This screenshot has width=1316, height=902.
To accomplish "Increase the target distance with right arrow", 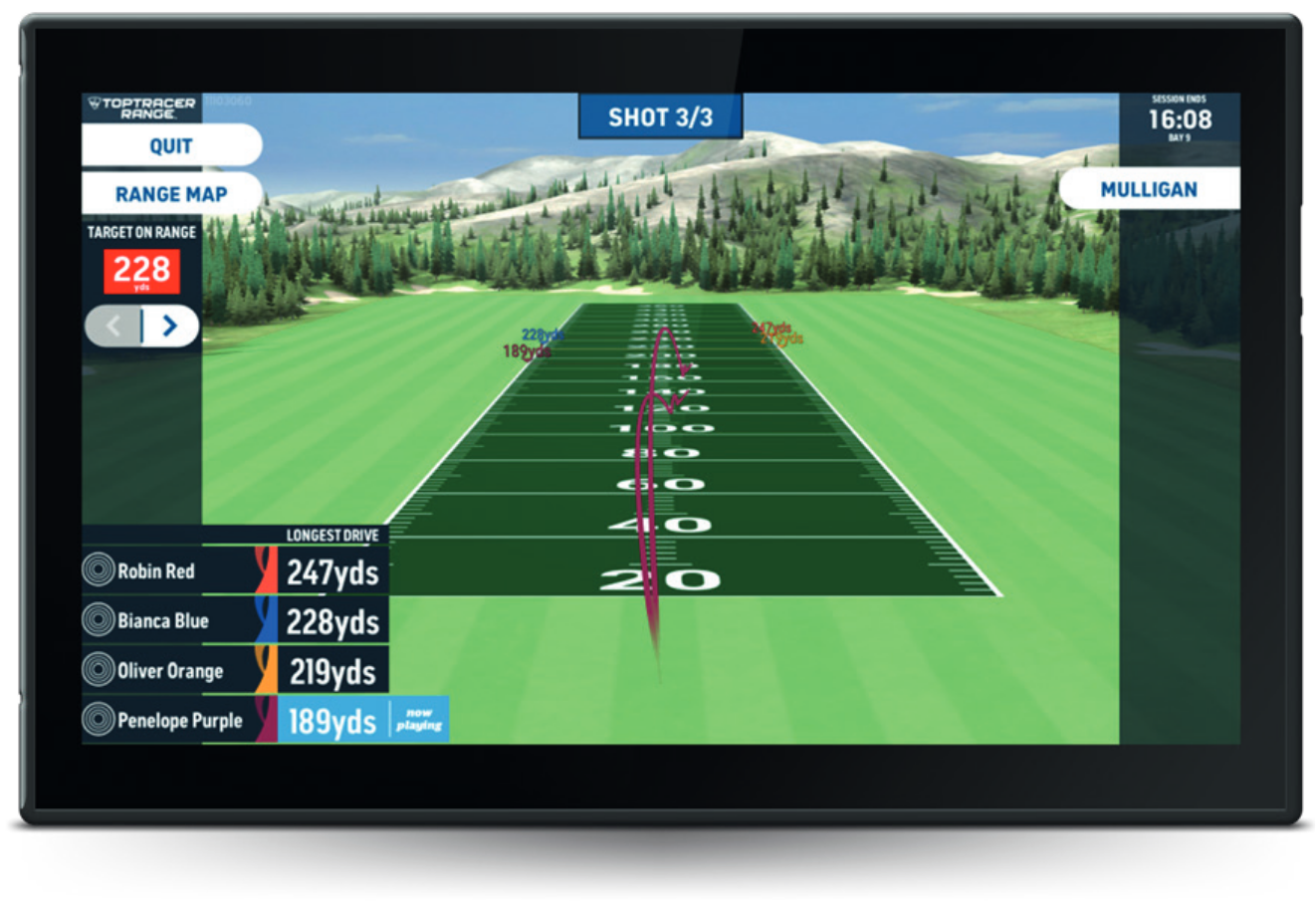I will pos(170,326).
